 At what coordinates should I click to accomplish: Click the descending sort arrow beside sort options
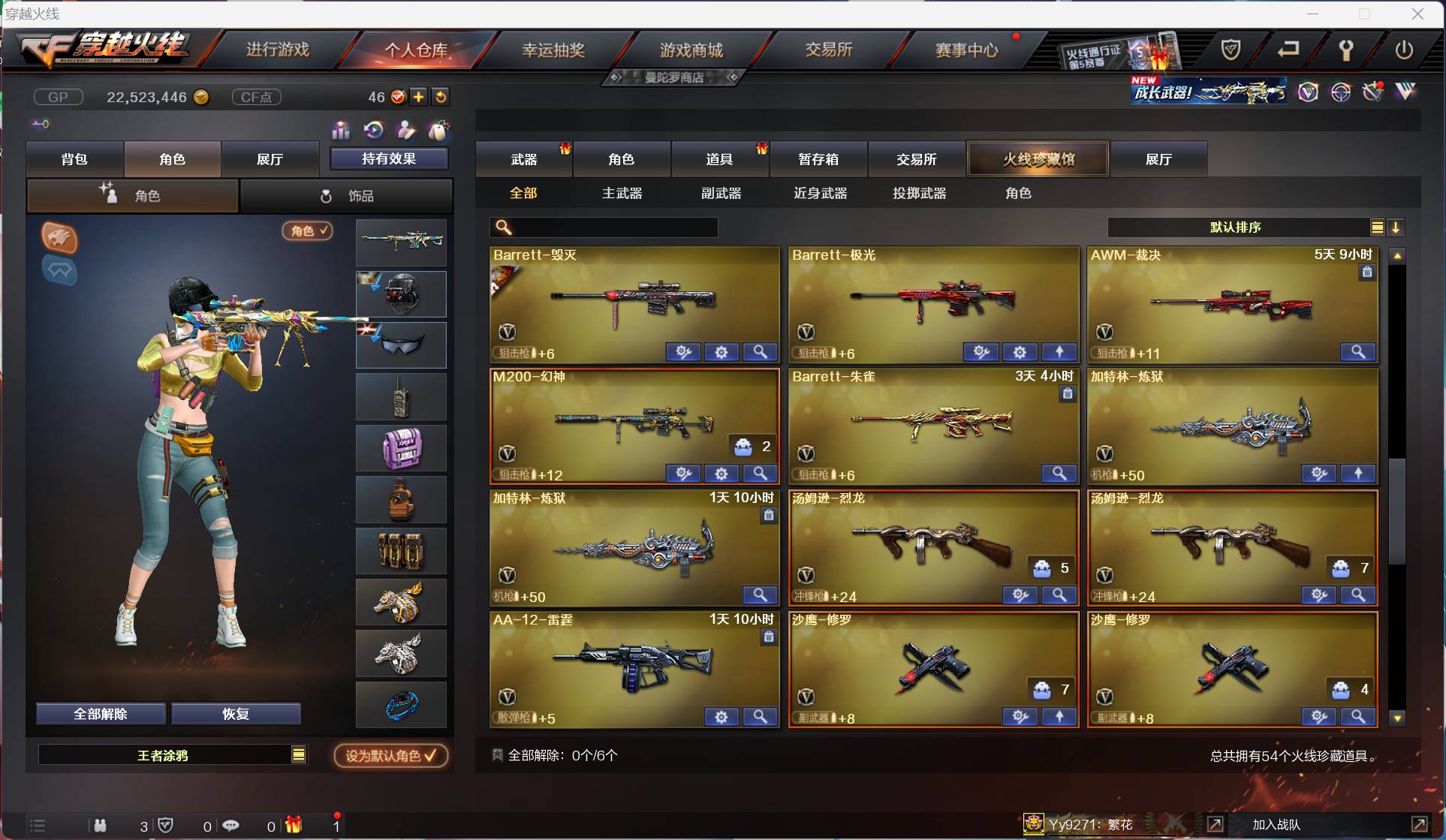[x=1396, y=227]
